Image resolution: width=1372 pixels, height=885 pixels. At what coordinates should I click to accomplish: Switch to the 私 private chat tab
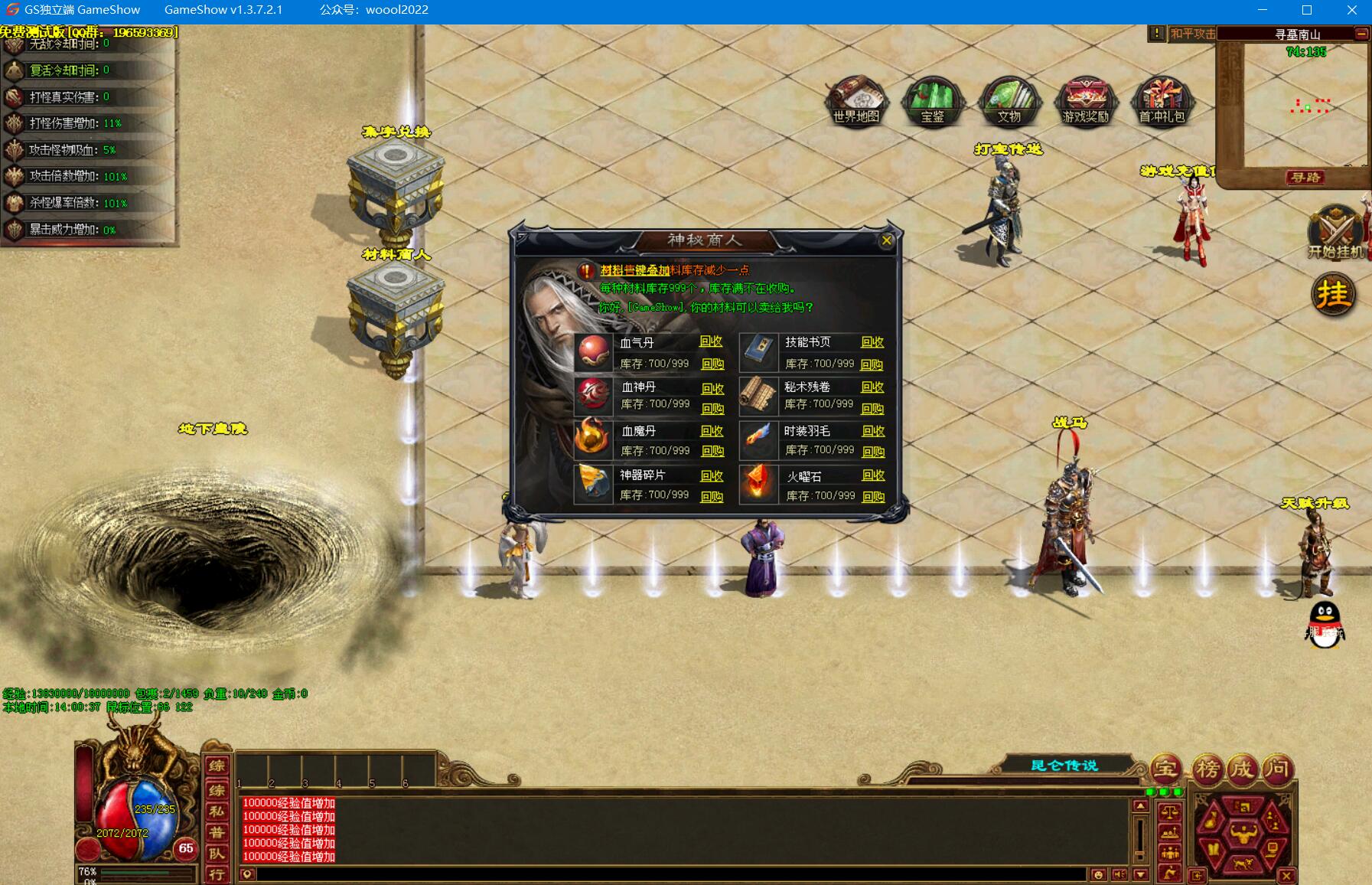(x=217, y=812)
